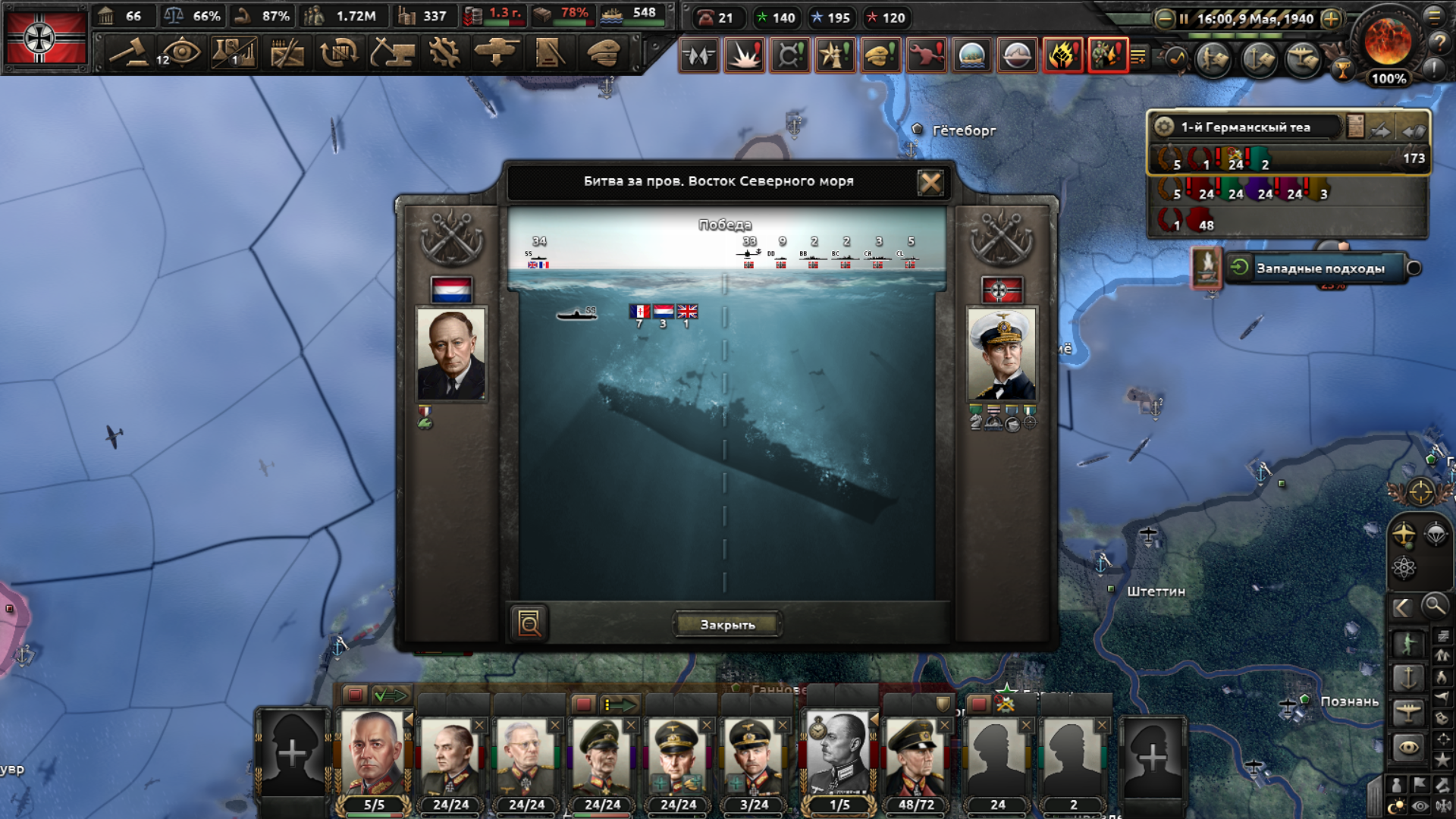Open the political decisions gavel icon

129,53
